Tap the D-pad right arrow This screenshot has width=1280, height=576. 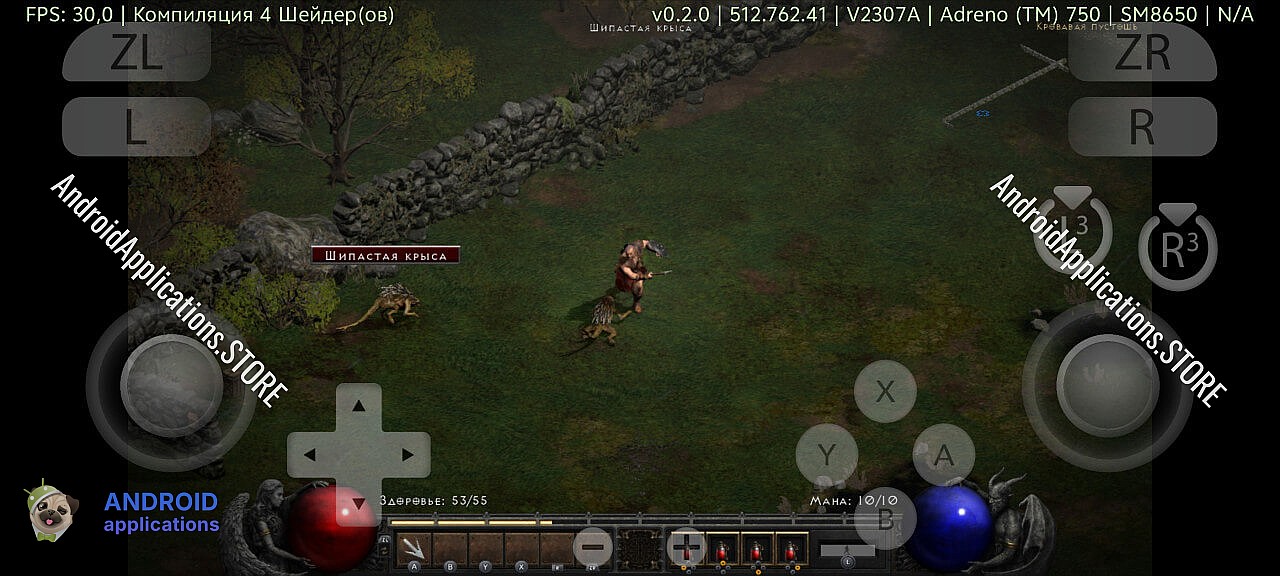pyautogui.click(x=408, y=455)
